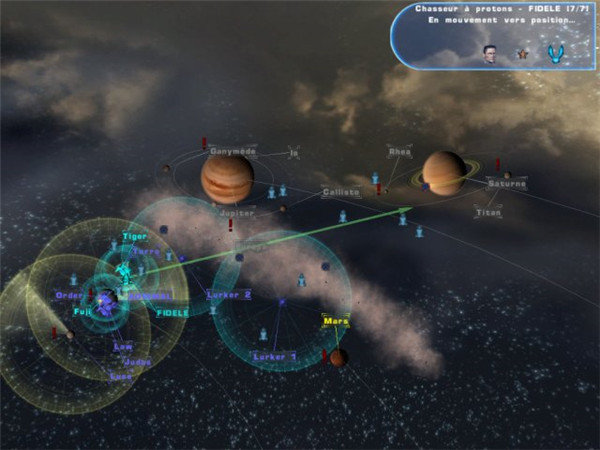The width and height of the screenshot is (600, 450).
Task: Choose the Tiger ship label
Action: pos(135,236)
